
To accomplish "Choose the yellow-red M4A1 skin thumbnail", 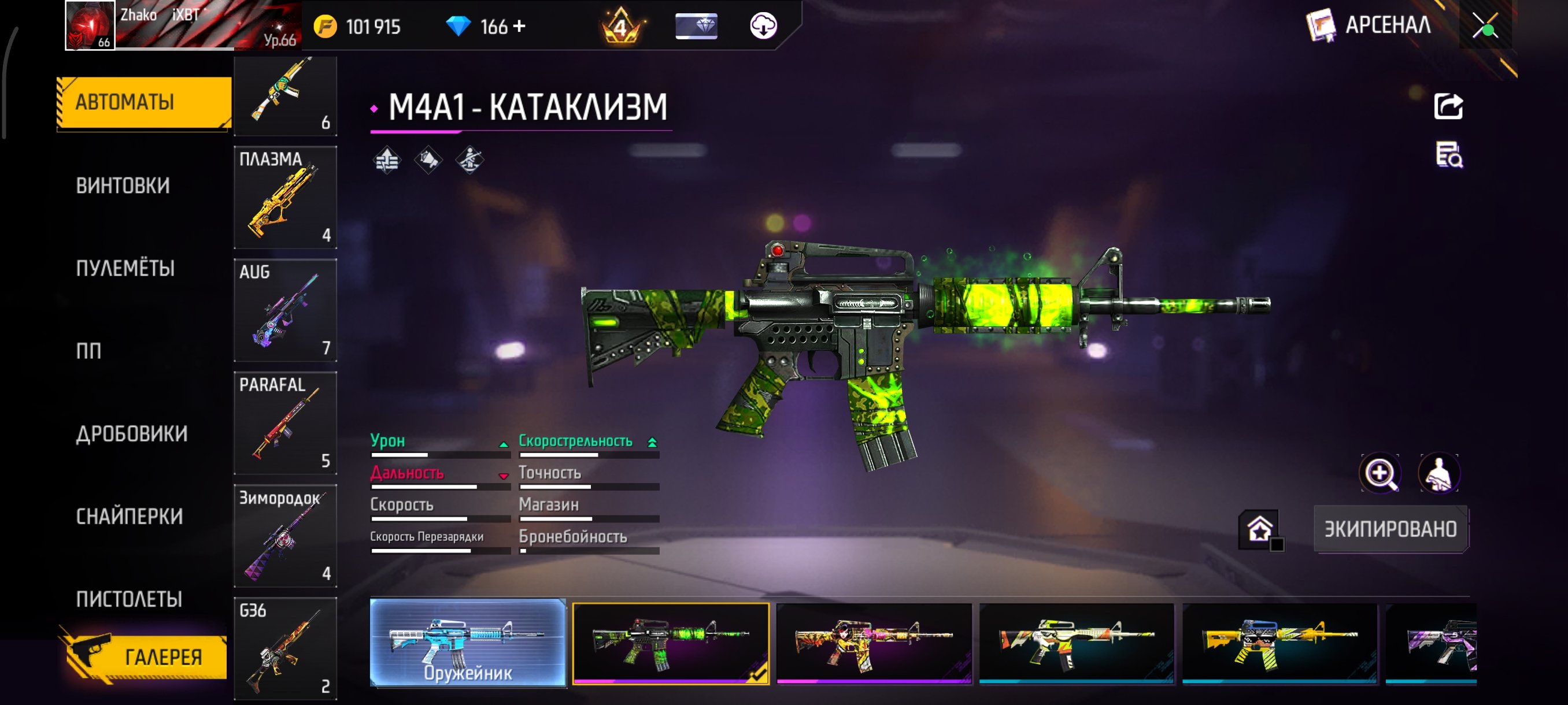I will coord(874,643).
